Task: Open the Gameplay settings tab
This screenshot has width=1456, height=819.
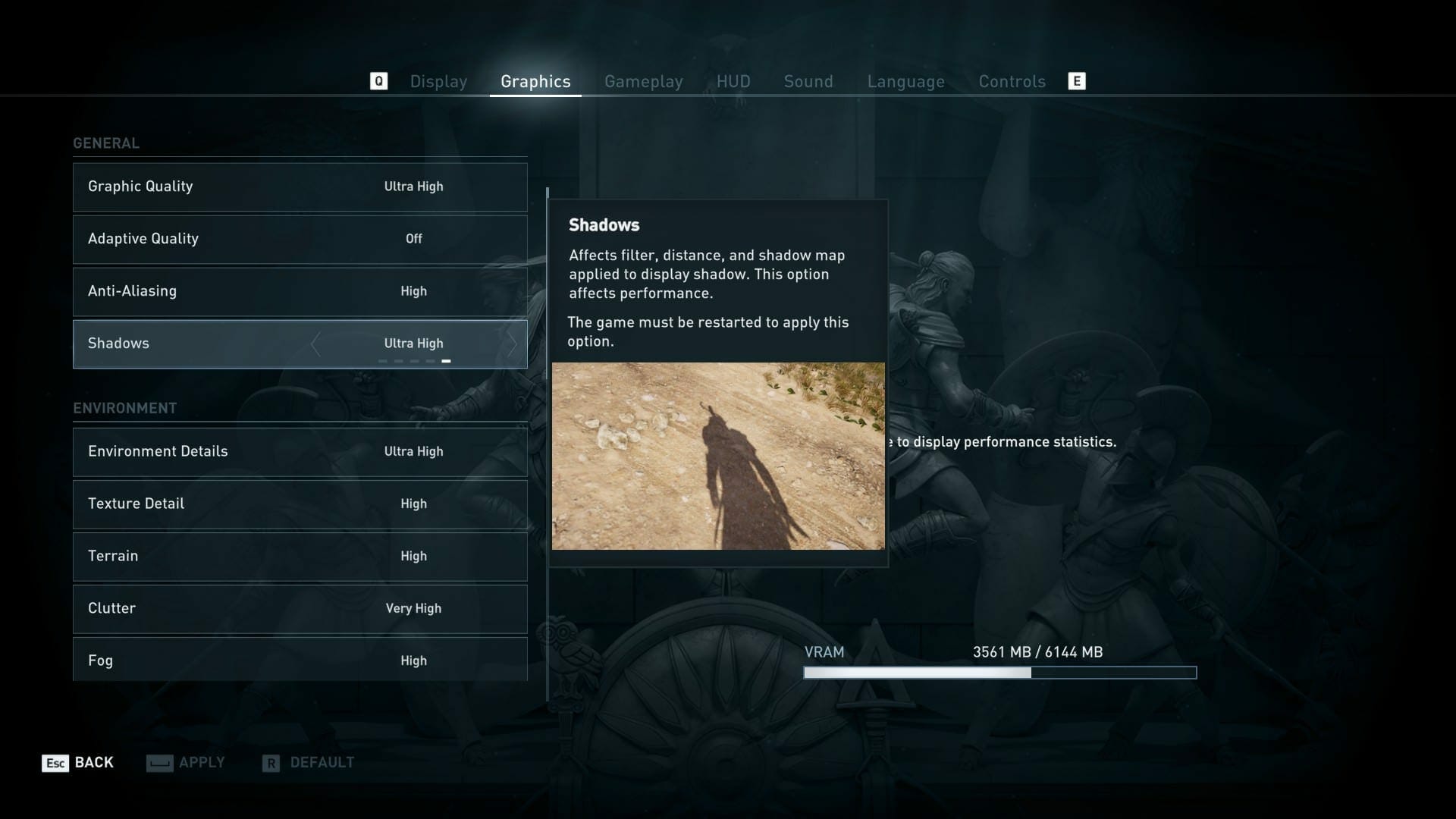Action: [644, 81]
